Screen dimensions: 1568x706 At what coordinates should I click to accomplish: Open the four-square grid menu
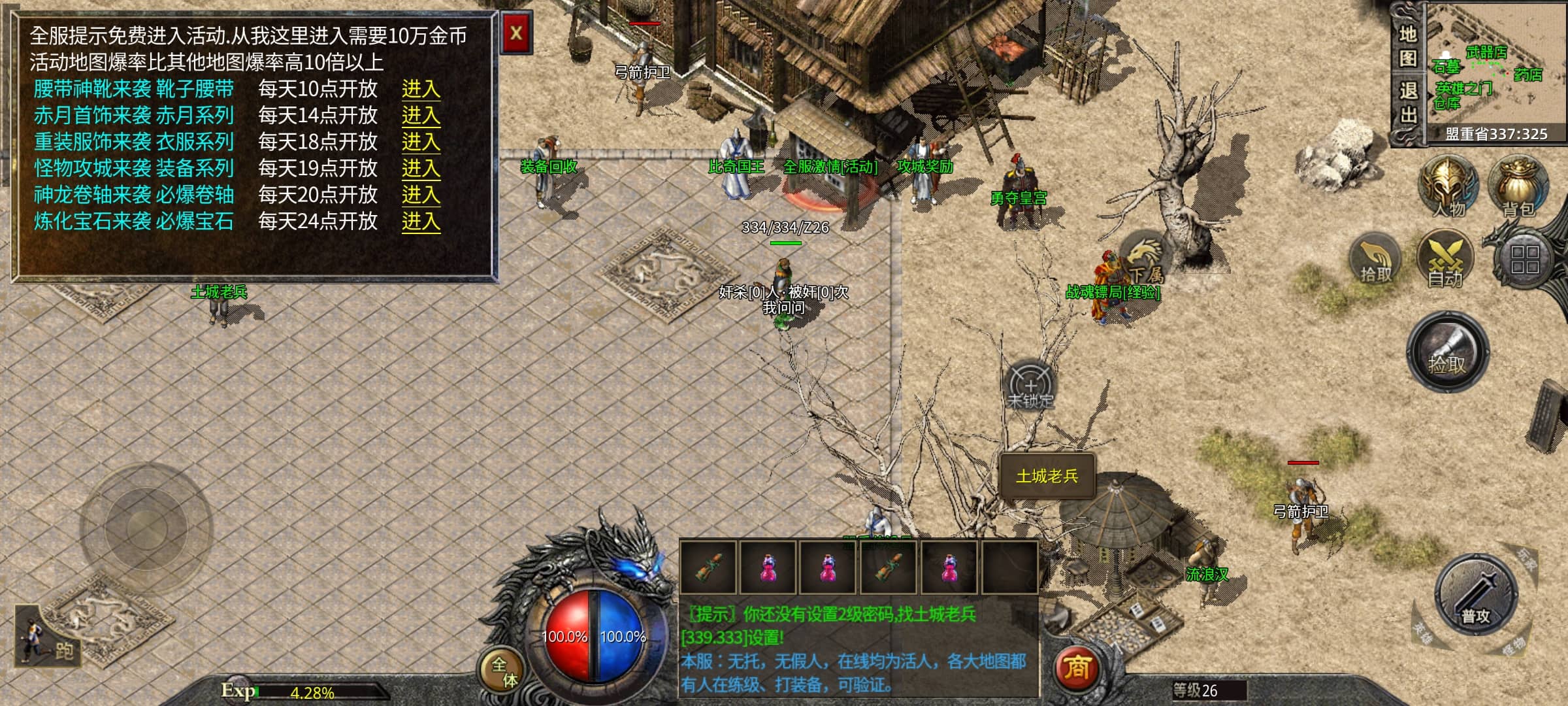(1524, 259)
